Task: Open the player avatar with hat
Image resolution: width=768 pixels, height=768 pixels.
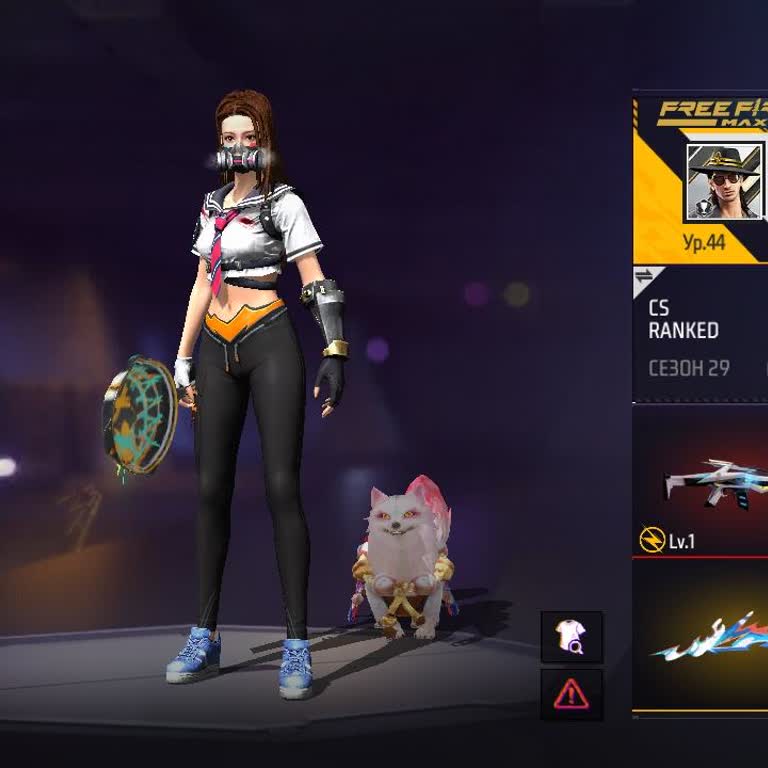Action: coord(723,181)
